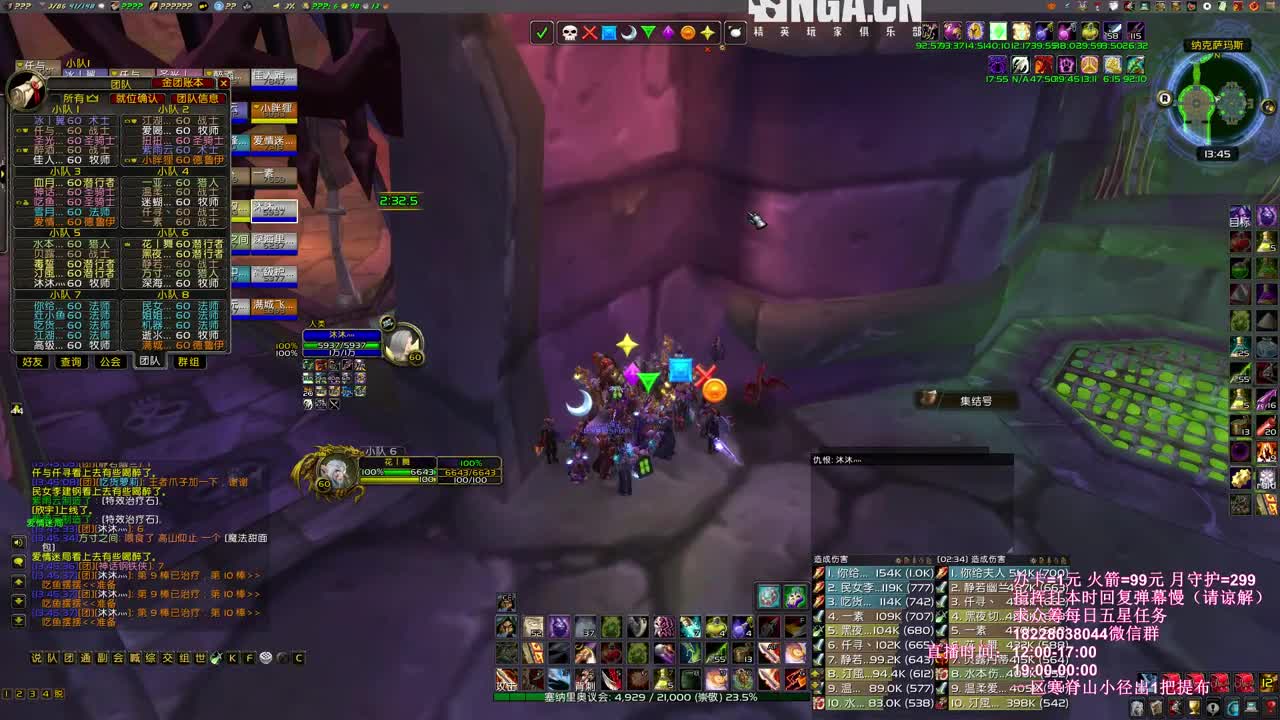Select the blue square raid marker
The image size is (1280, 720).
pos(608,33)
